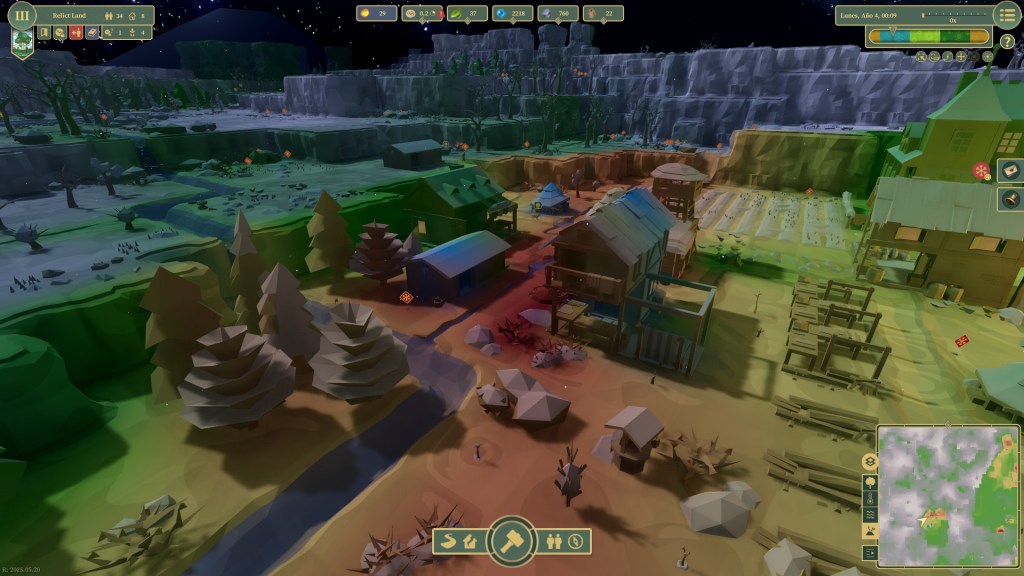Screen dimensions: 1024x576
Task: Open the envelope messages button
Action: 1010,171
